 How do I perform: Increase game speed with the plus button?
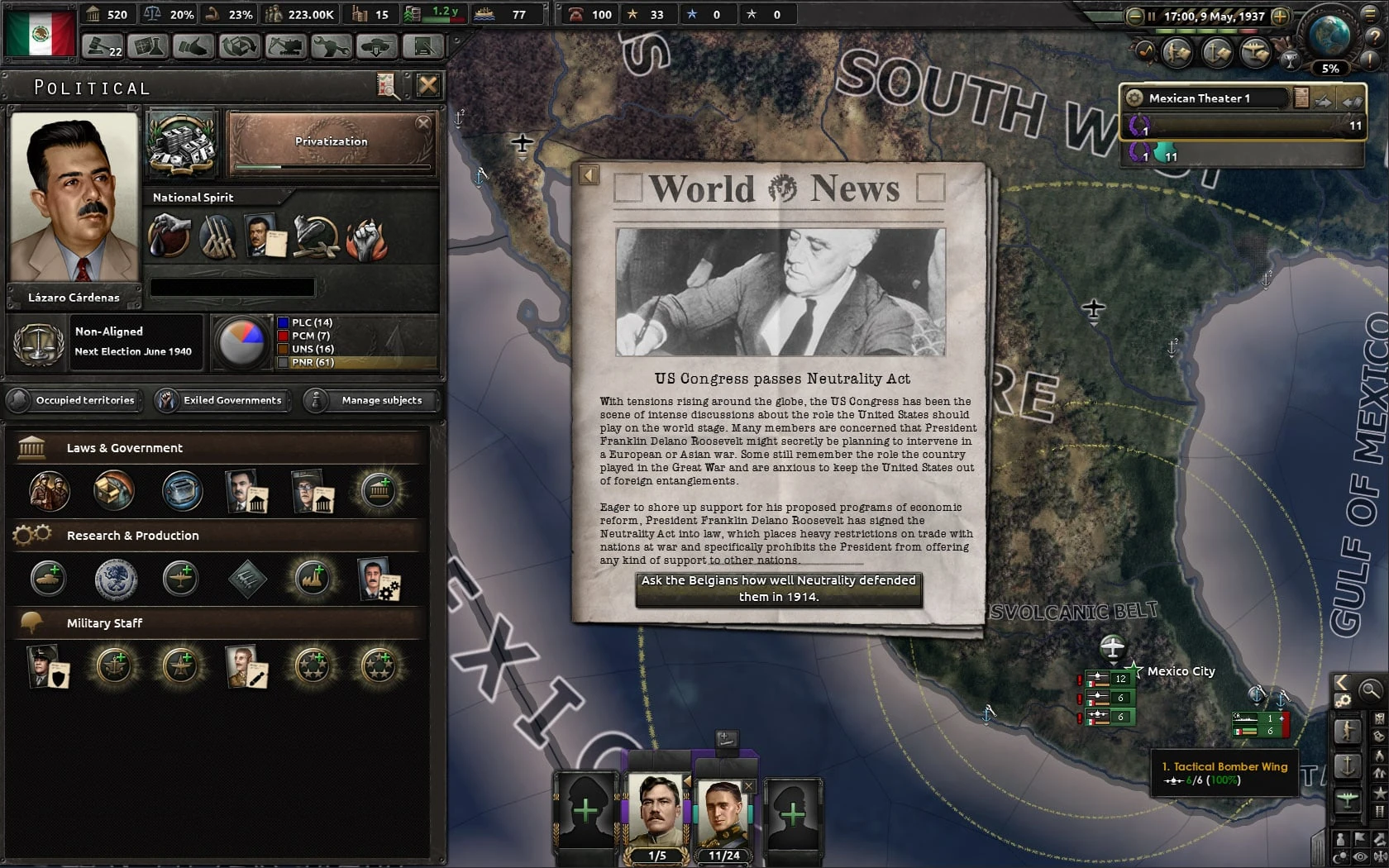1280,16
